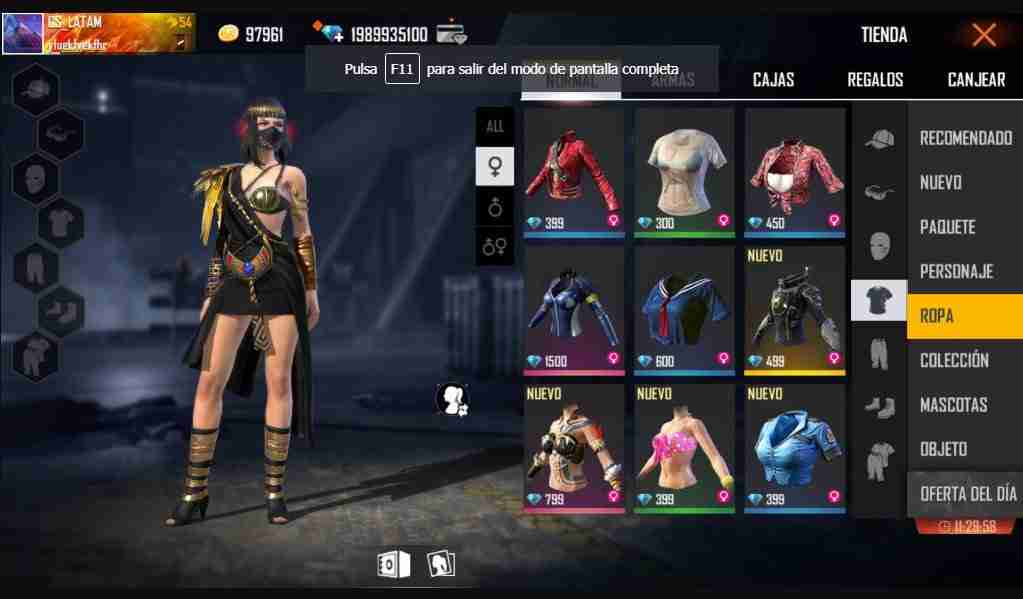Go to the CANJEAR tab

coord(976,80)
